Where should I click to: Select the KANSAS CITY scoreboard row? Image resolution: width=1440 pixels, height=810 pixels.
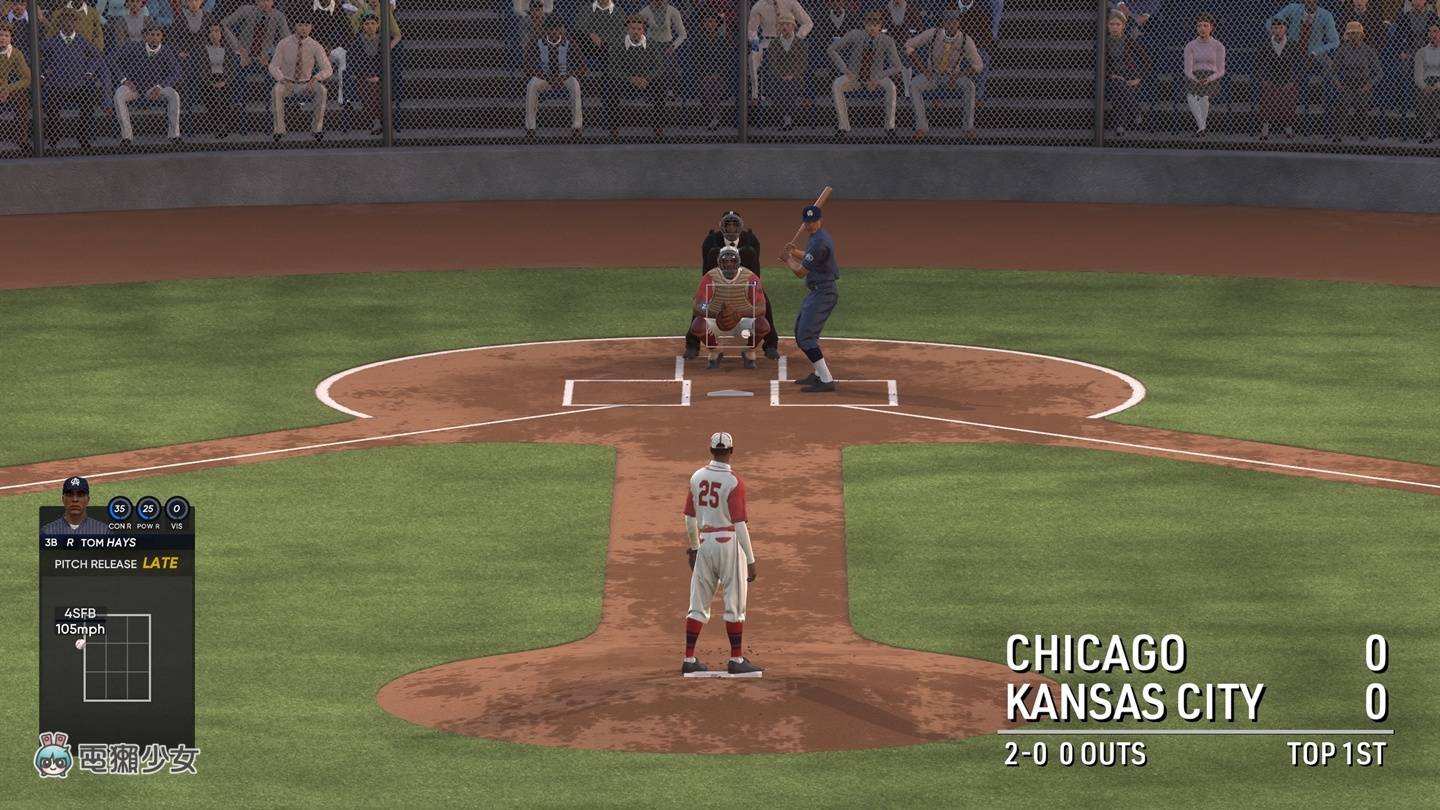pos(1135,700)
